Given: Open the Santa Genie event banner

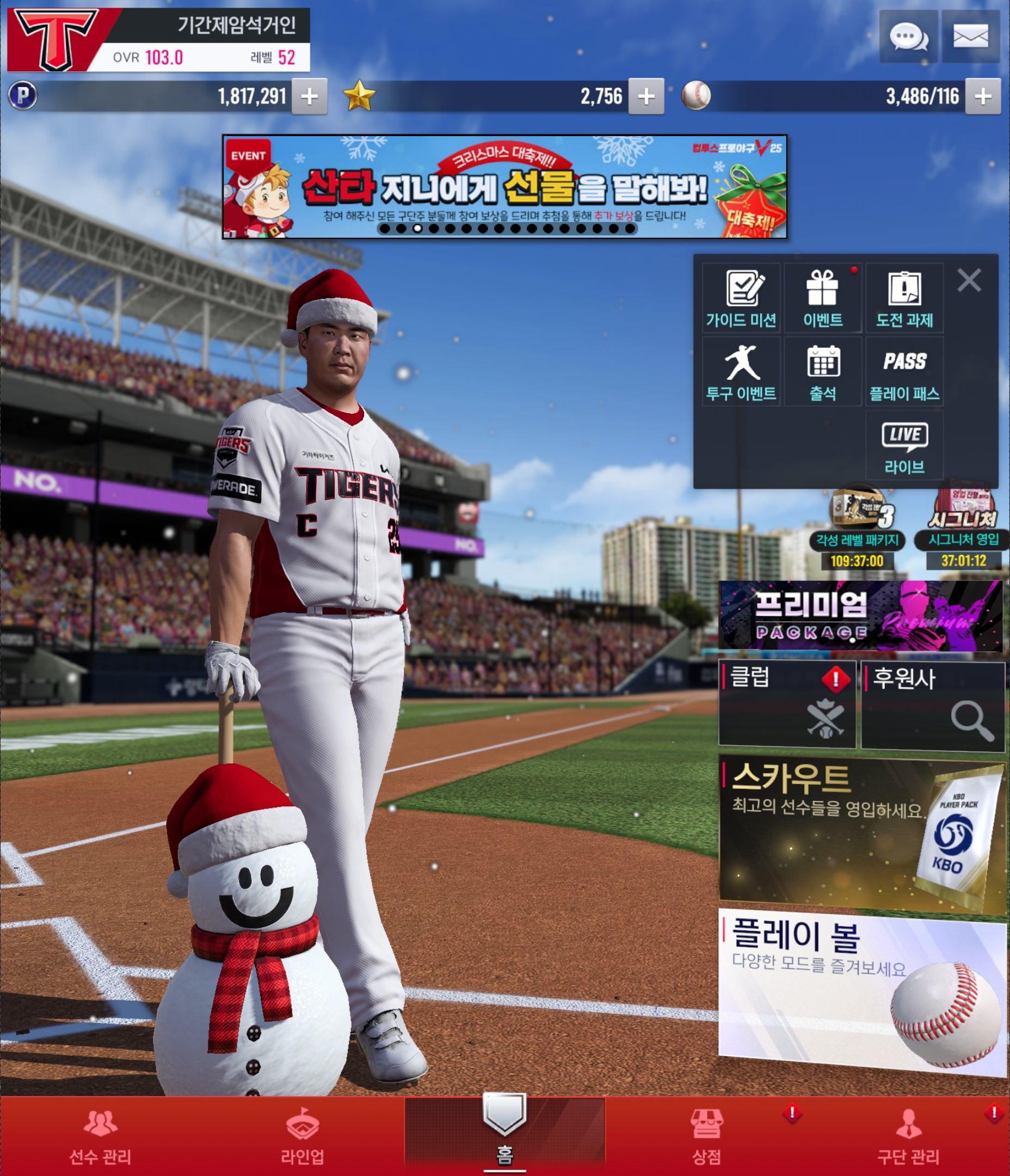Looking at the screenshot, I should [504, 187].
